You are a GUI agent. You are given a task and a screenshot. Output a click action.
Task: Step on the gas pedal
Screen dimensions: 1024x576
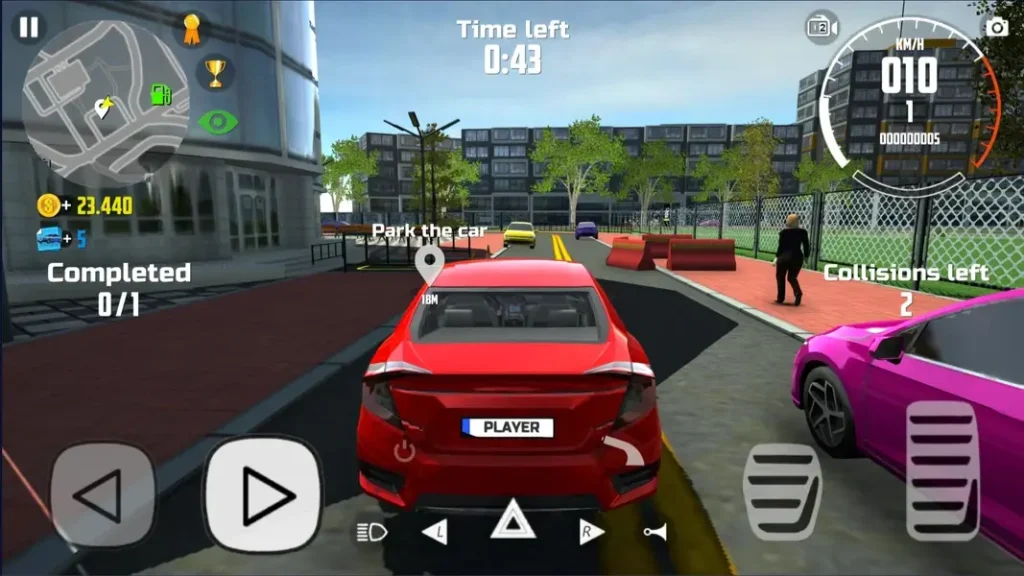click(941, 470)
